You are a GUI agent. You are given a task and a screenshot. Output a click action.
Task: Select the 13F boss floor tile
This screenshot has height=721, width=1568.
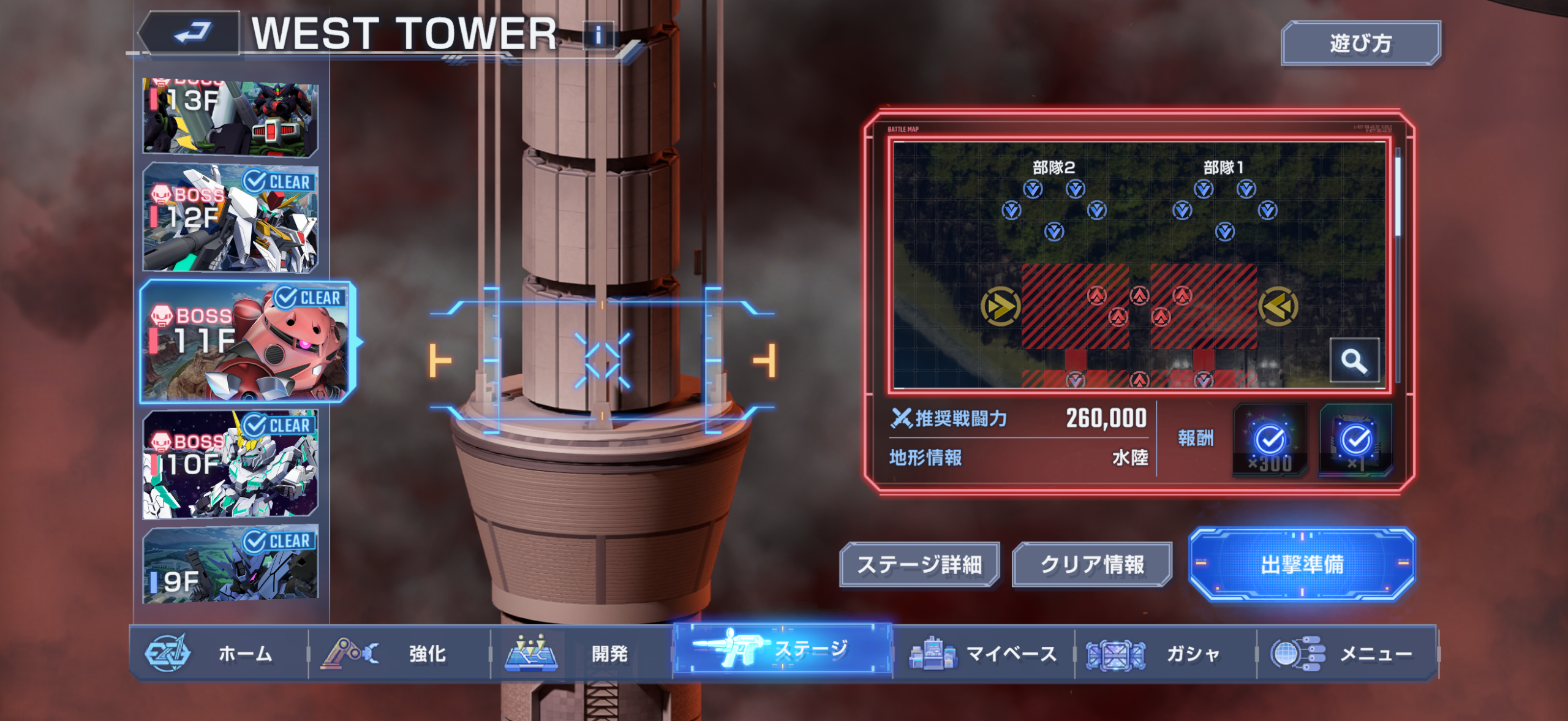pos(230,116)
